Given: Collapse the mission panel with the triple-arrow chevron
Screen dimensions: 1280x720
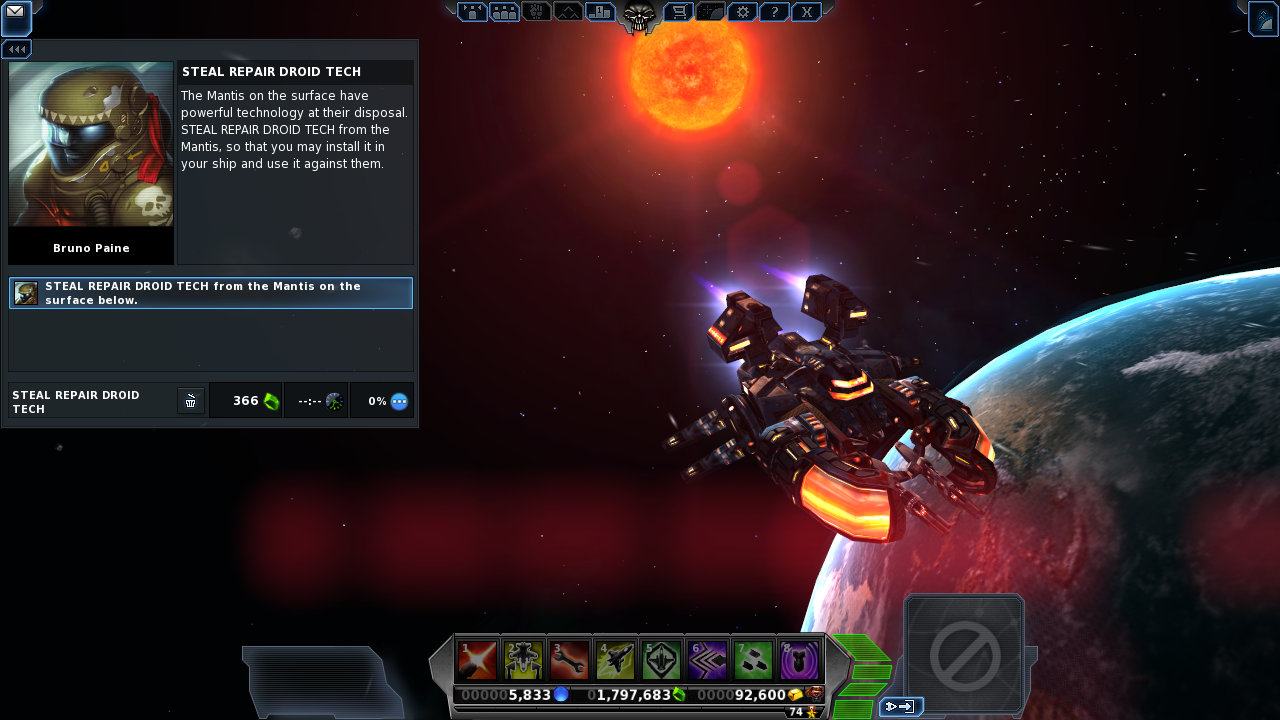Looking at the screenshot, I should (x=16, y=48).
